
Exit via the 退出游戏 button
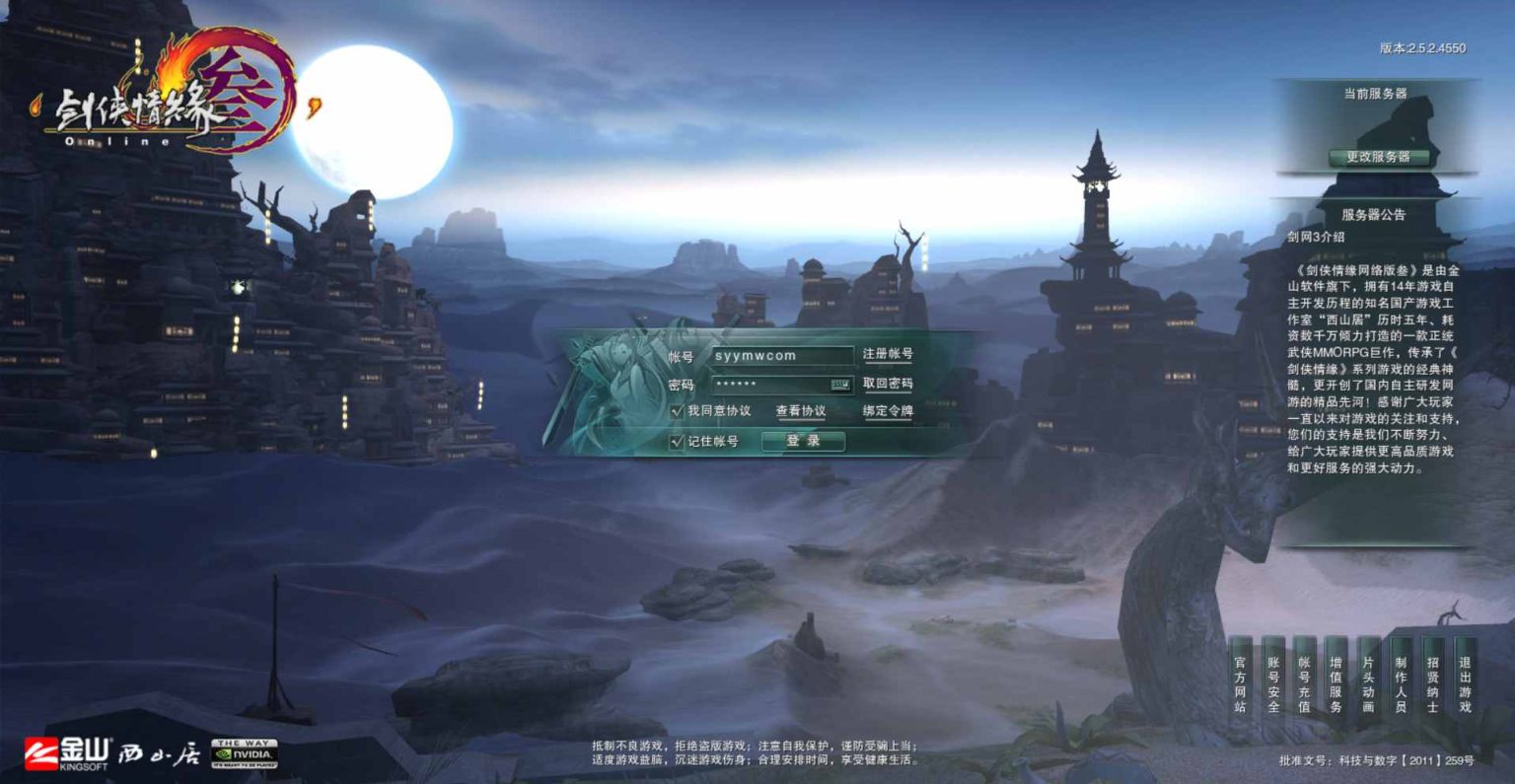coord(1465,684)
